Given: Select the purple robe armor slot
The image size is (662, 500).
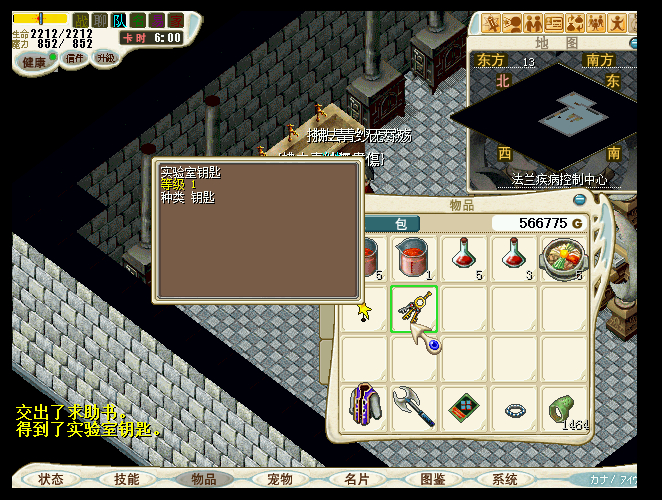Looking at the screenshot, I should [x=365, y=407].
